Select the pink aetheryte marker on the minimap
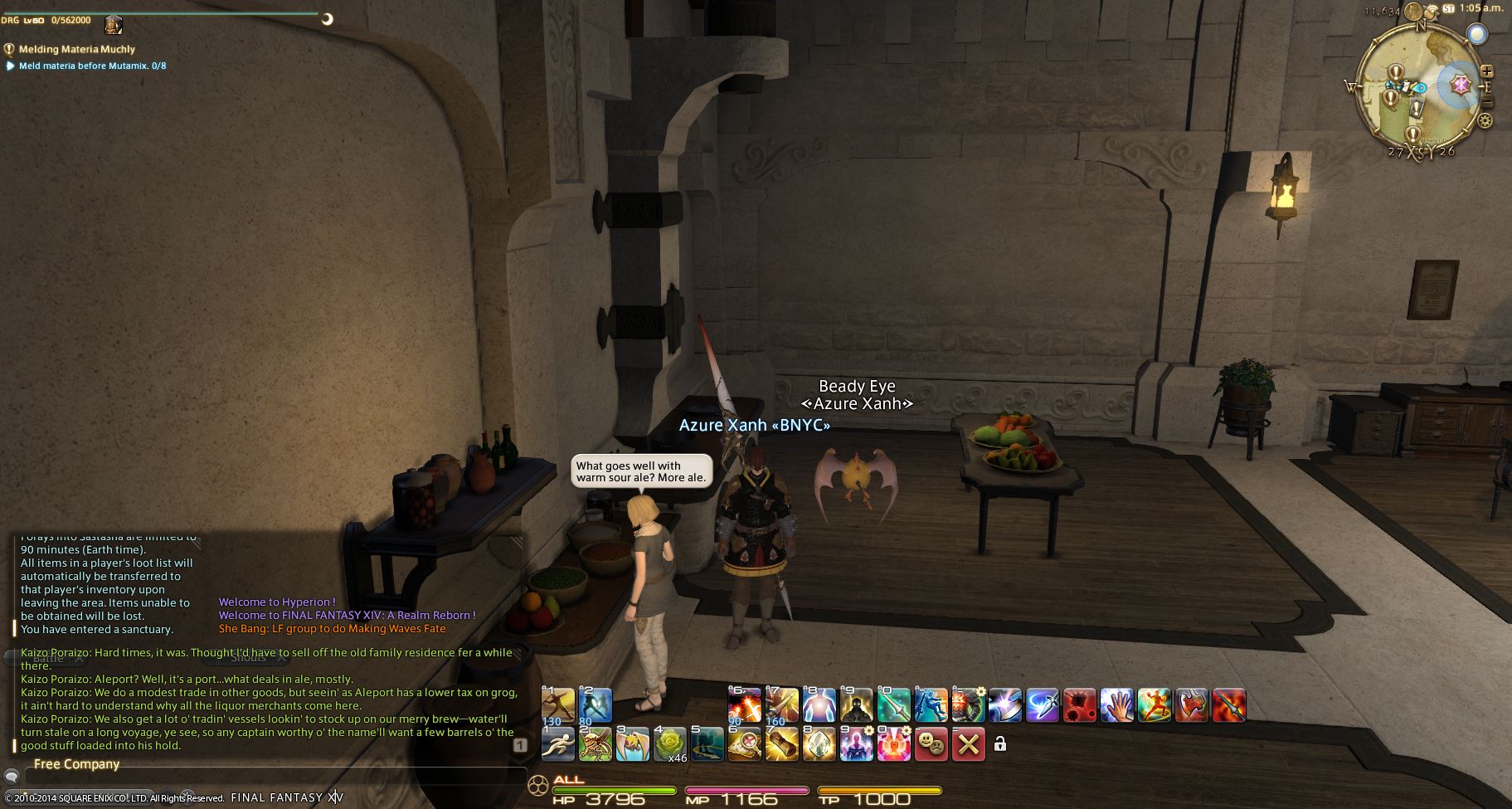Screen dimensions: 1512x809 (1460, 85)
